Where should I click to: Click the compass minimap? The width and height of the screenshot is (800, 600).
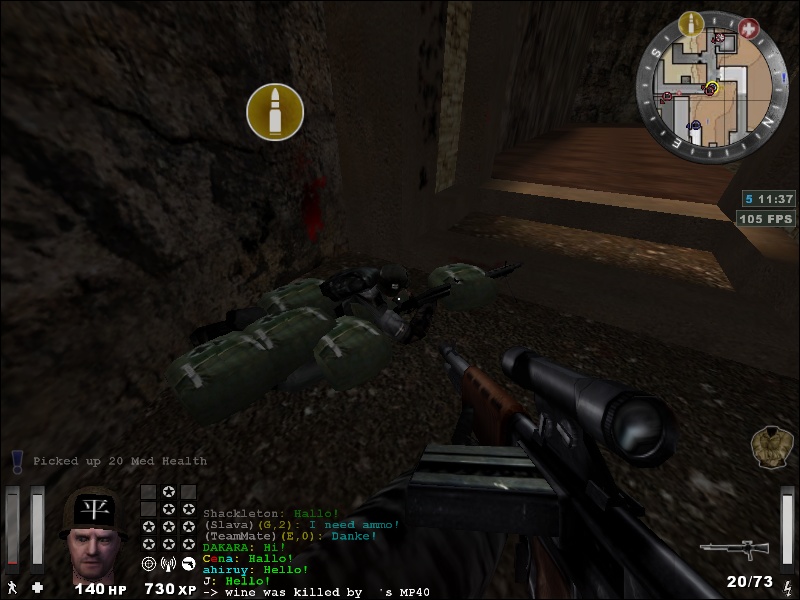709,88
